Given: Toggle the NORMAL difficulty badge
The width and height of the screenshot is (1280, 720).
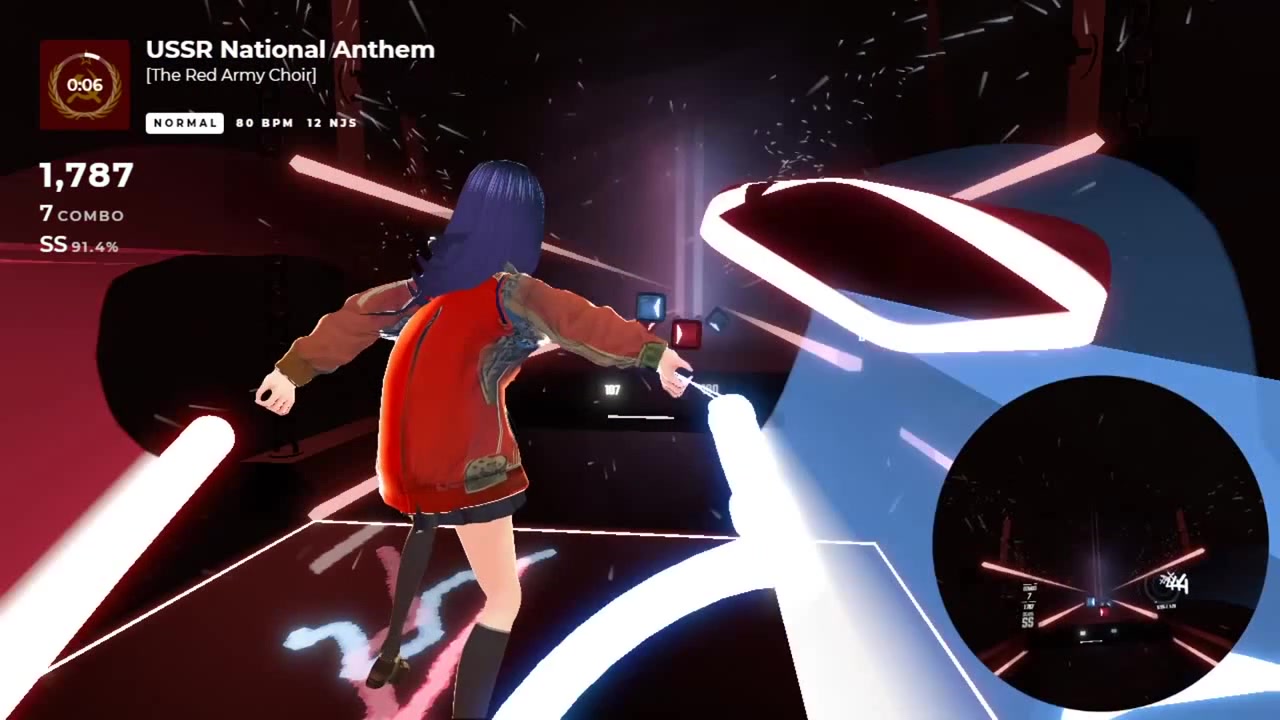Looking at the screenshot, I should click(184, 122).
